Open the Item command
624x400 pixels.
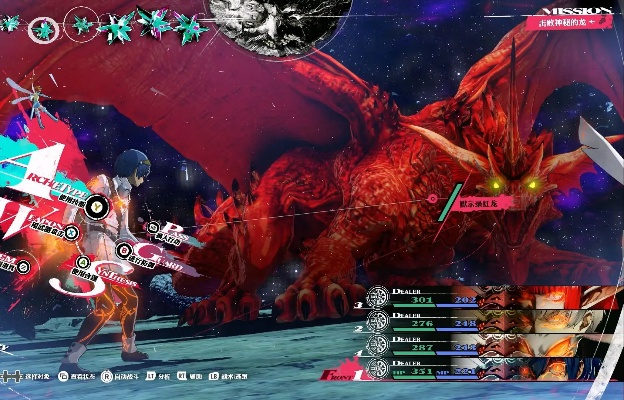tap(22, 264)
